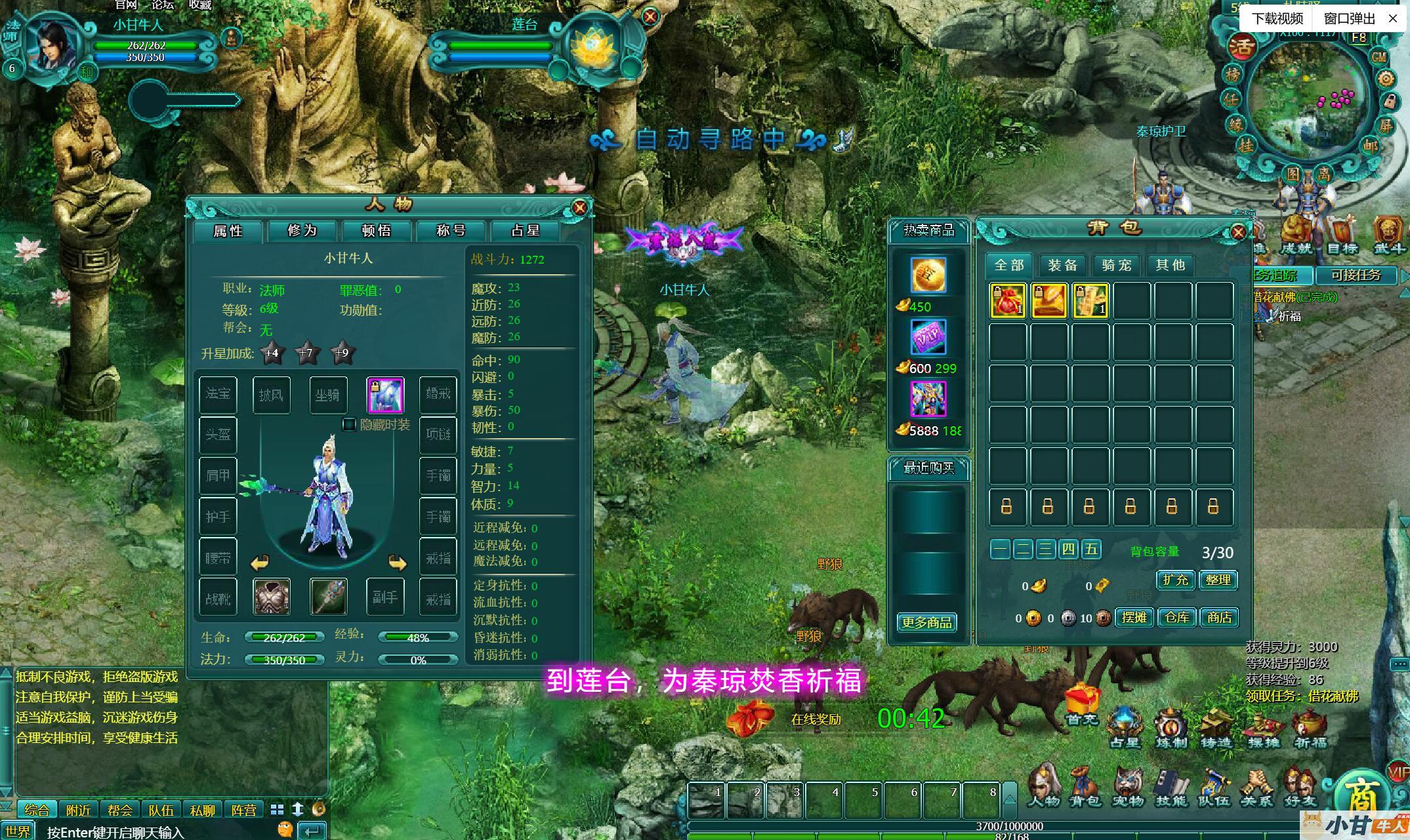The width and height of the screenshot is (1410, 840).
Task: Click the 在线奖励 online reward gift
Action: coord(751,717)
